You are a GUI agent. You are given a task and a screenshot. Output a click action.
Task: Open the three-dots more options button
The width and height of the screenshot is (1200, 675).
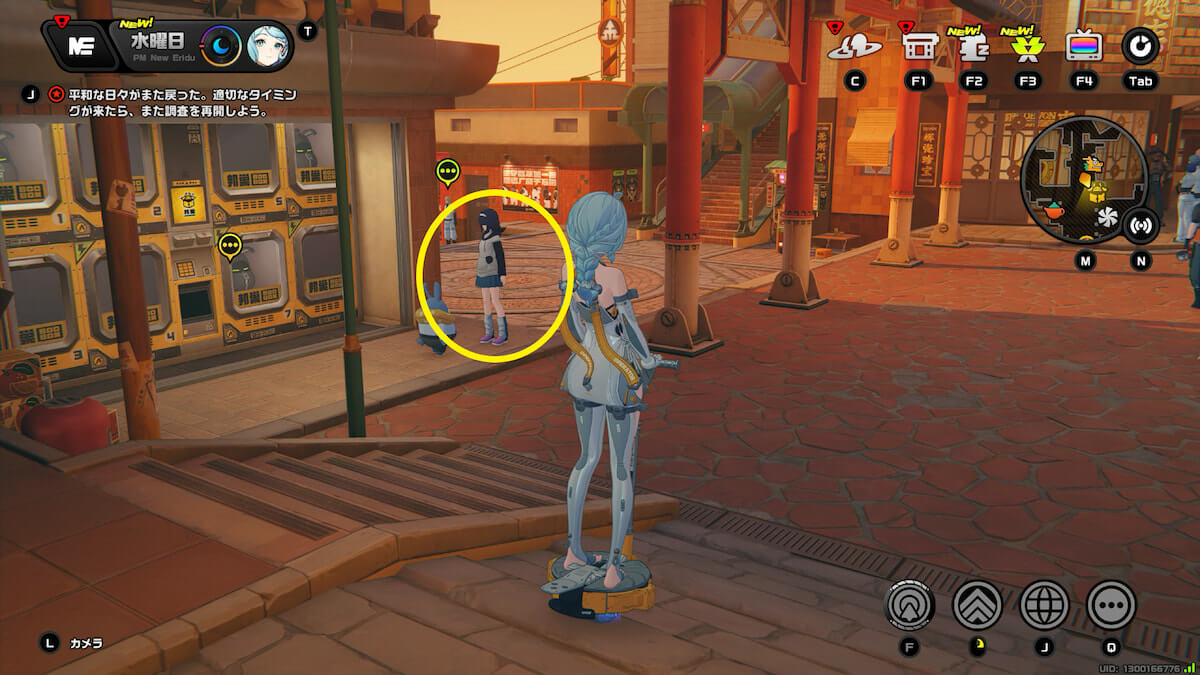coord(1111,605)
